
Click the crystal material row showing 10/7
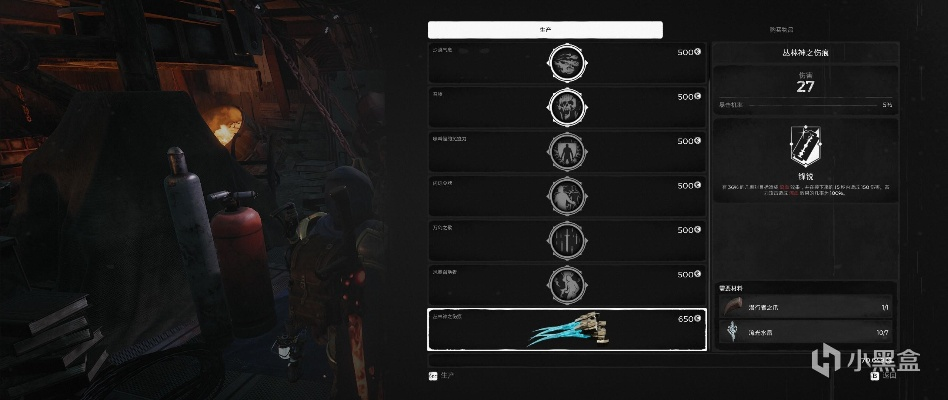click(x=805, y=331)
